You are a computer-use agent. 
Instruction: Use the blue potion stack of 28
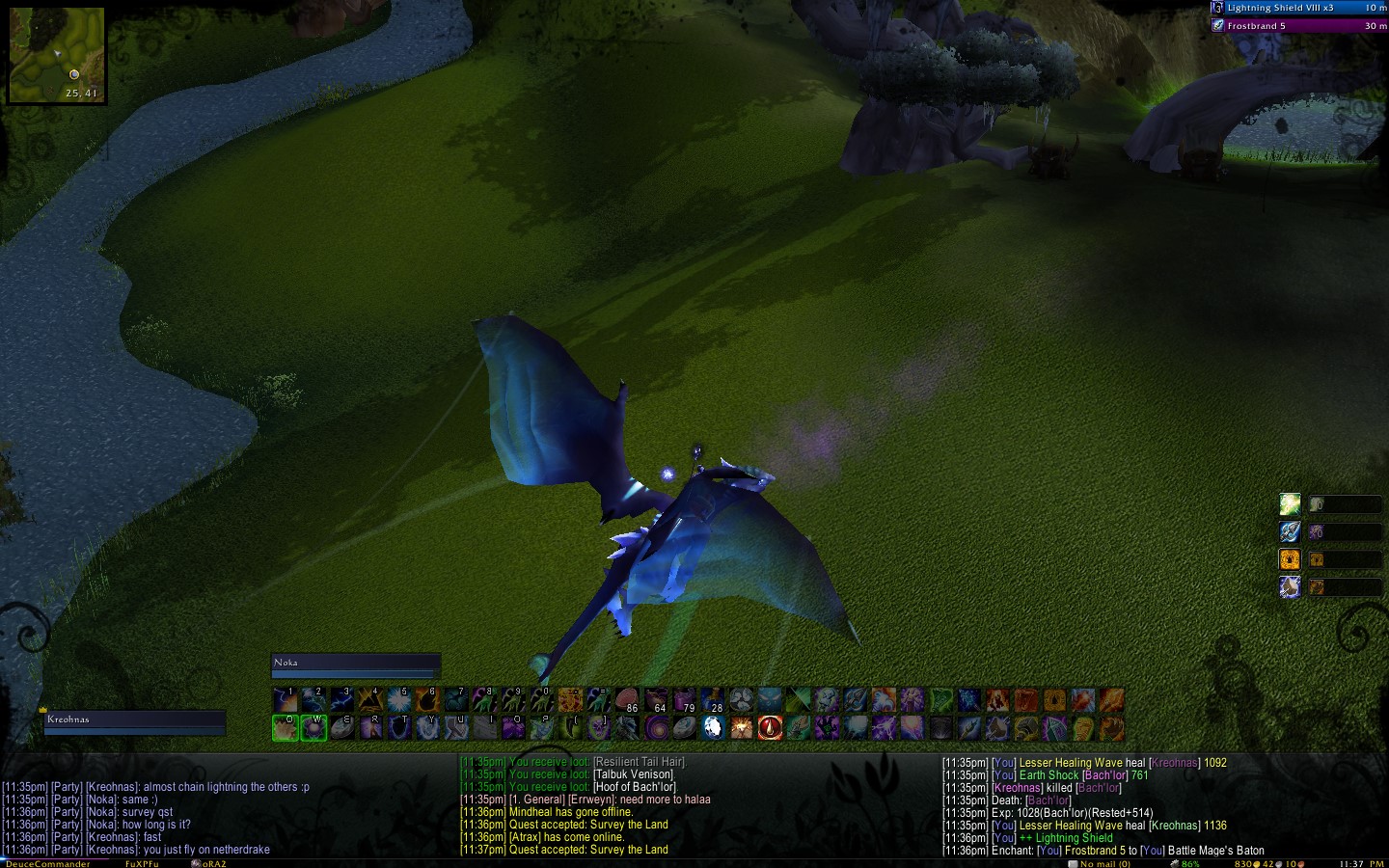point(712,699)
